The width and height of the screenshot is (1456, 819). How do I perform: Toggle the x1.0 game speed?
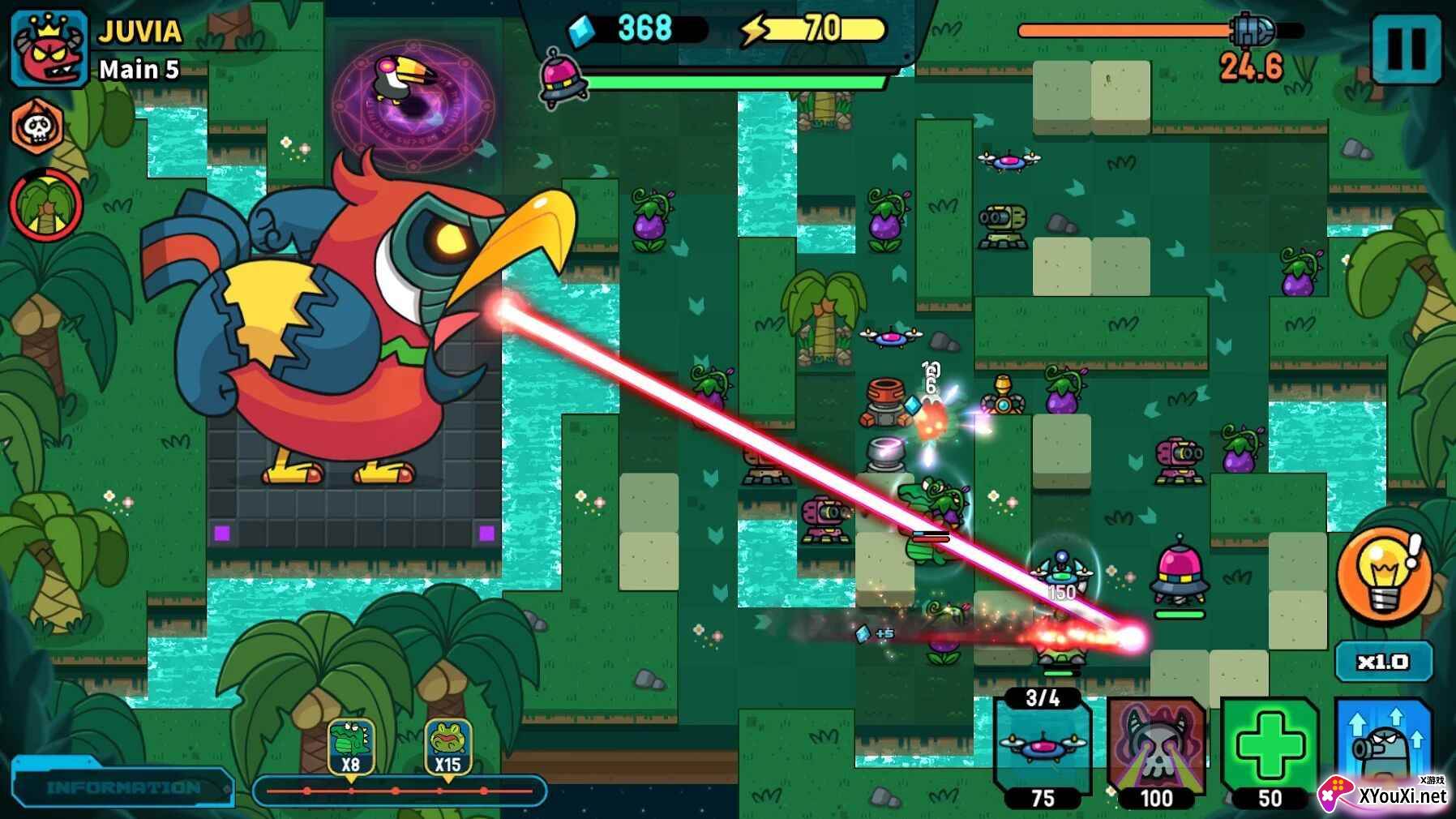[1383, 662]
